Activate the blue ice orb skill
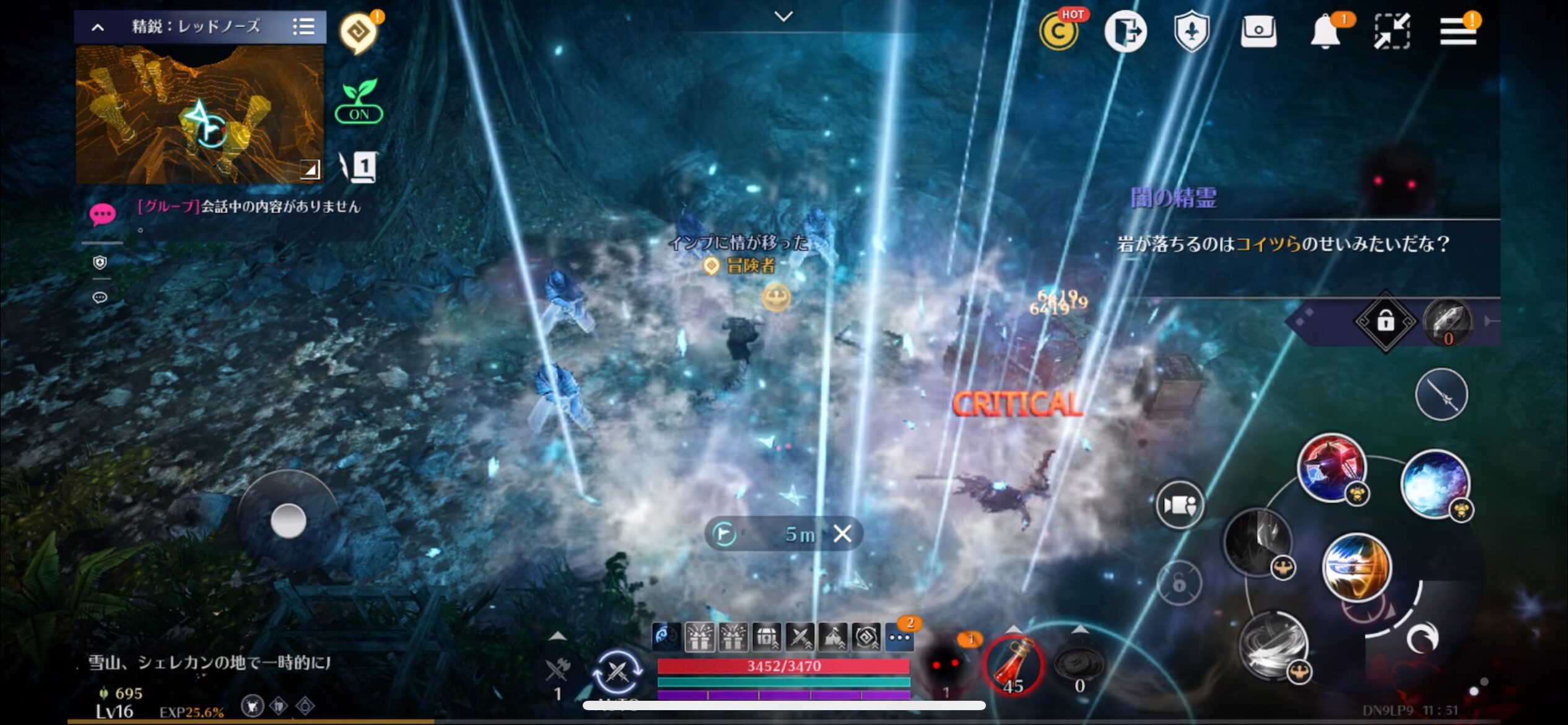The image size is (1568, 725). [x=1434, y=485]
